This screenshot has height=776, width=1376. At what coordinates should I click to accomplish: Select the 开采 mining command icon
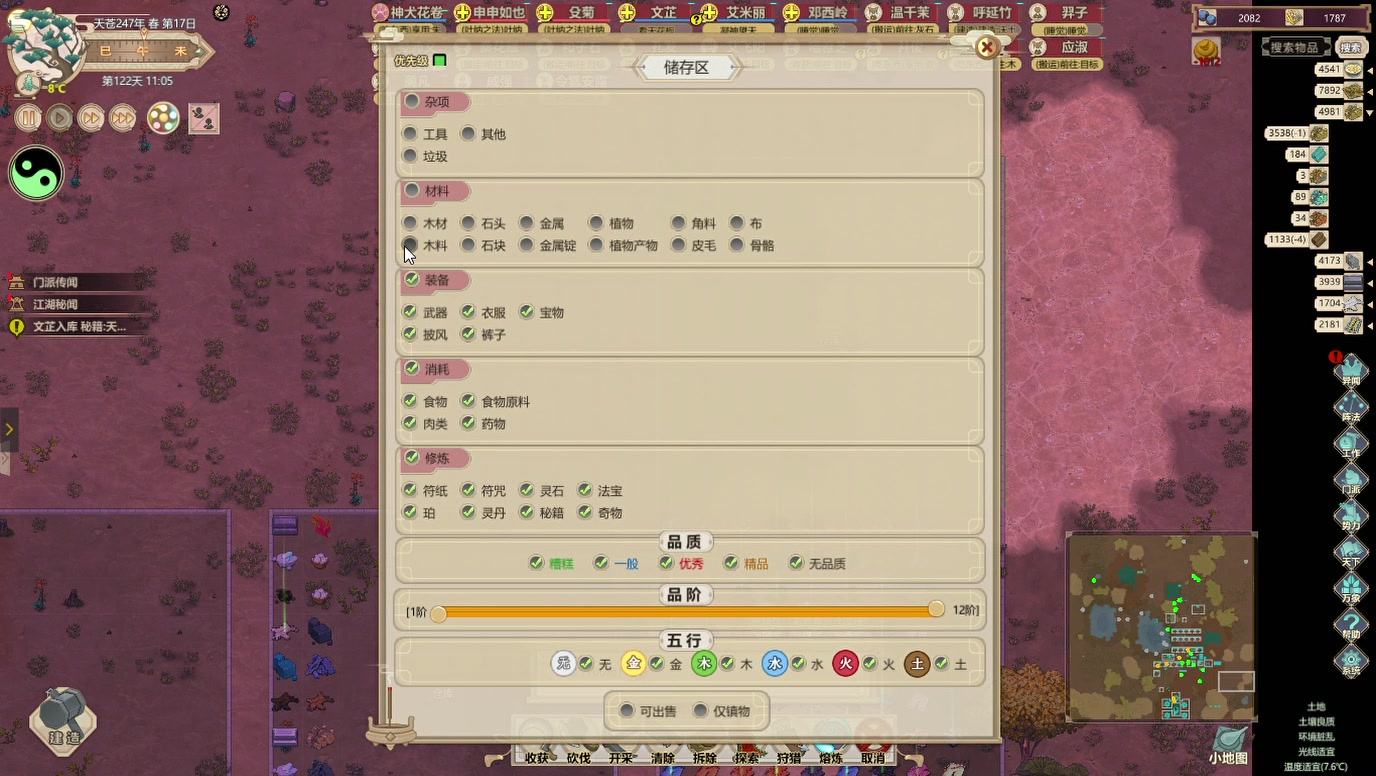622,758
